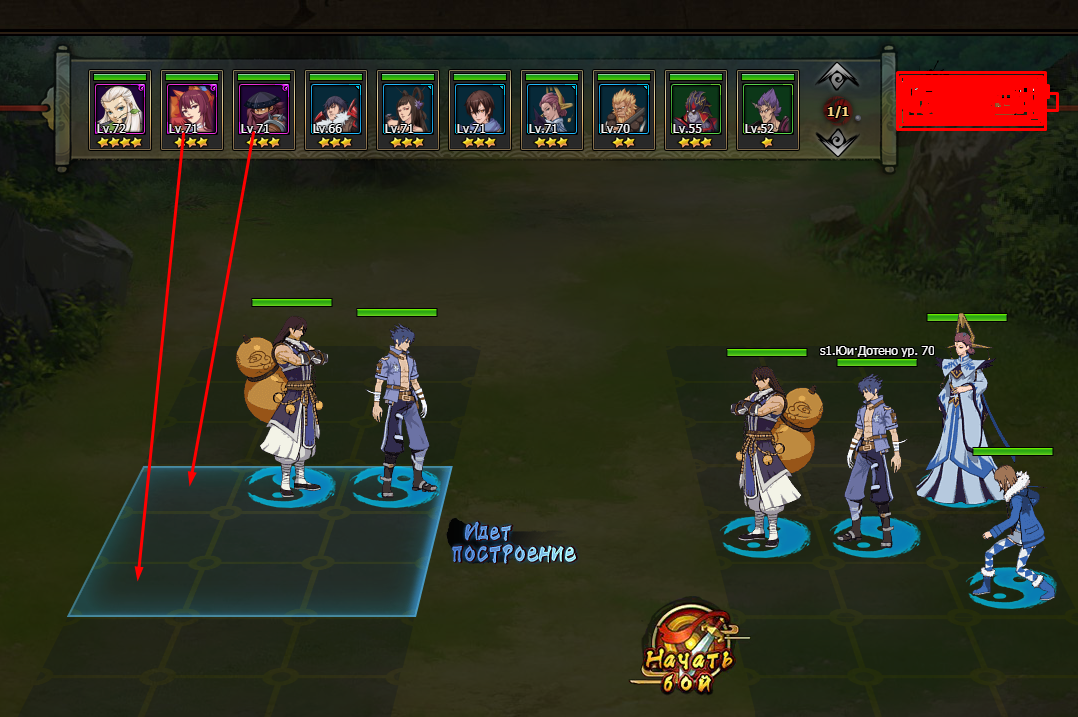The width and height of the screenshot is (1078, 717).
Task: Start the battle with the Начать бой button
Action: point(689,657)
